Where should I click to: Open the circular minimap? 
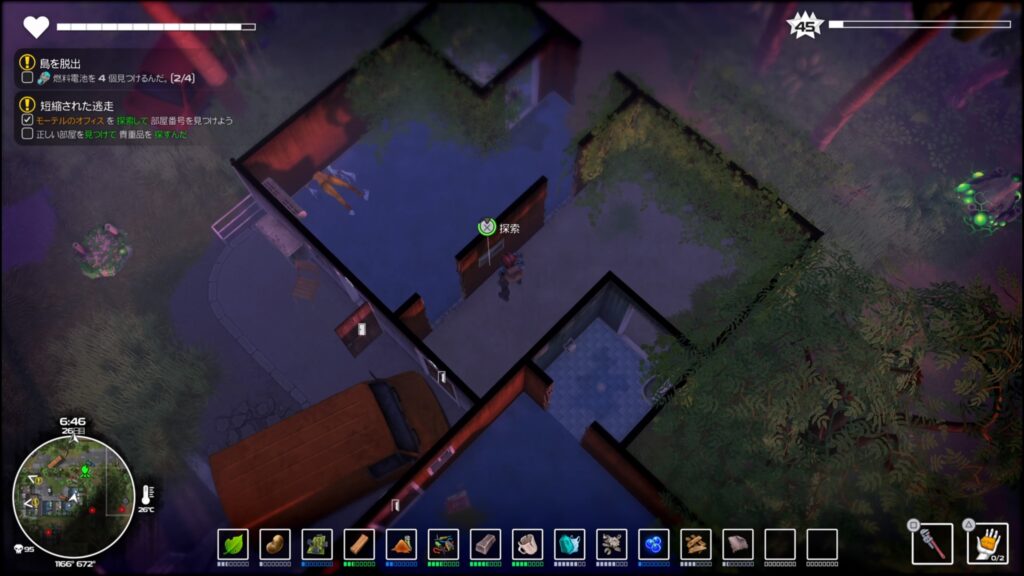coord(73,496)
